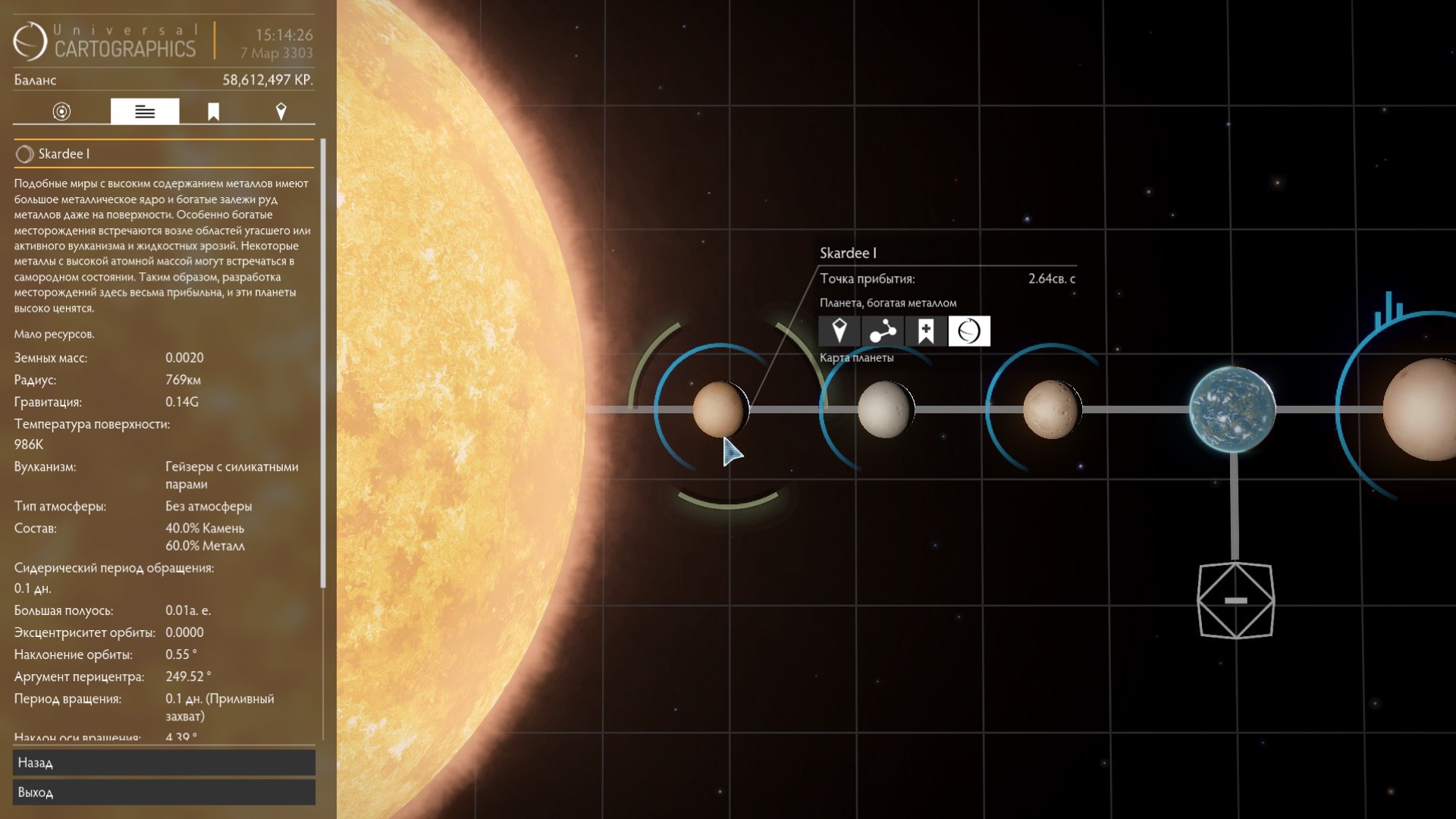Select the text-lines details tab
The height and width of the screenshot is (819, 1456).
tap(145, 111)
